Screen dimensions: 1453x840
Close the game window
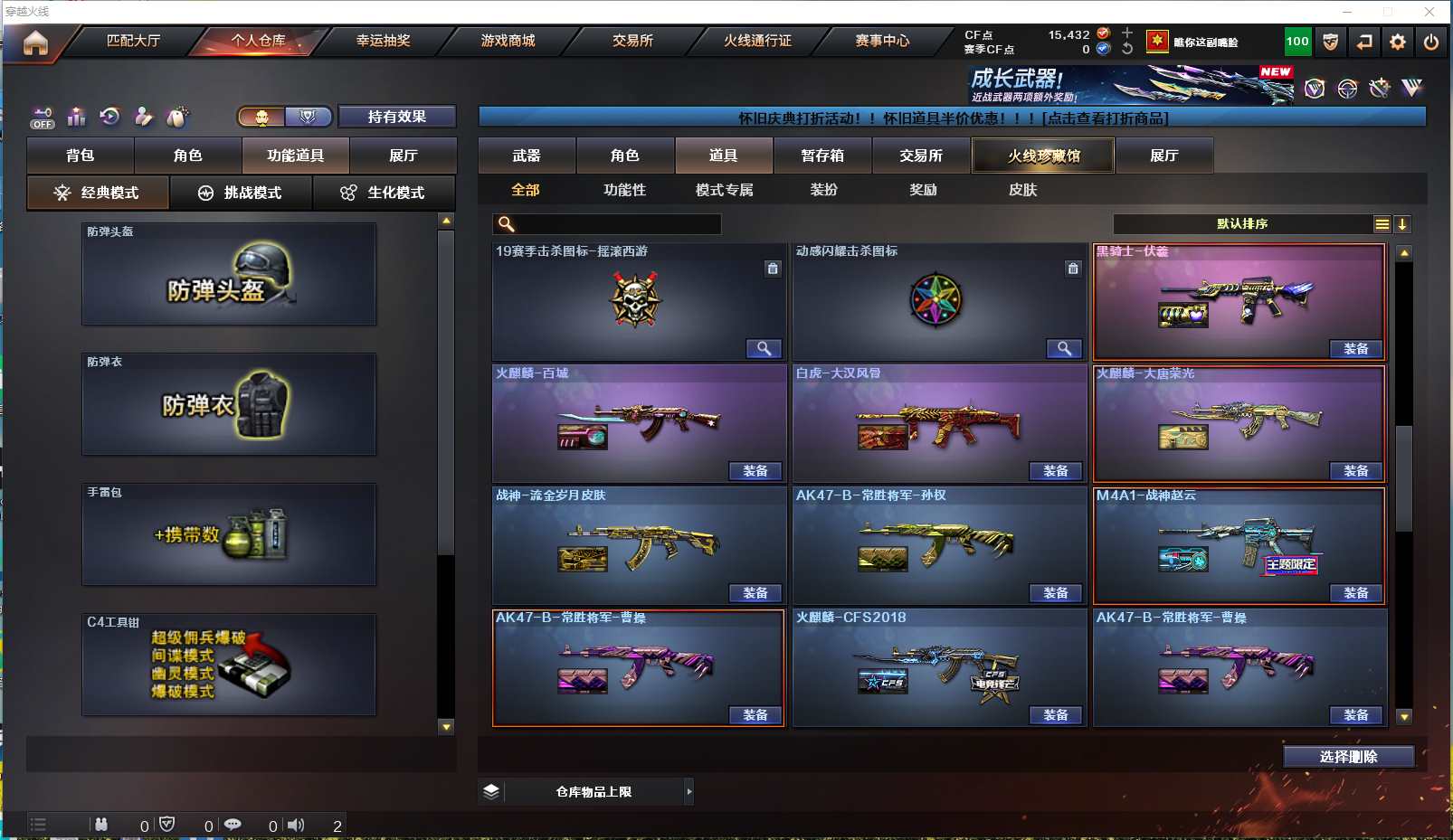click(1429, 12)
